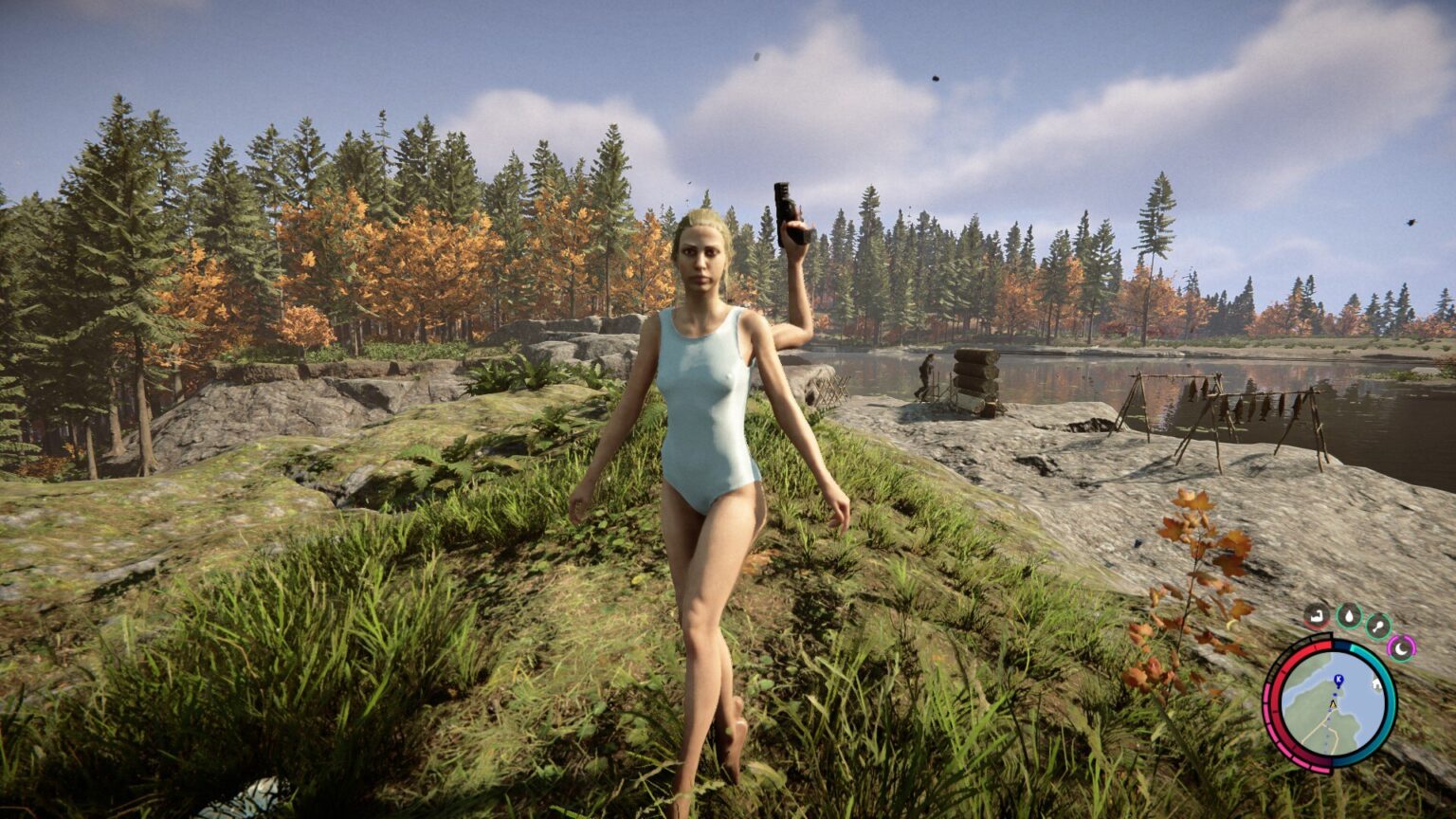Click the yellow player direction arrow on minimap
The height and width of the screenshot is (819, 1456).
pos(1332,704)
